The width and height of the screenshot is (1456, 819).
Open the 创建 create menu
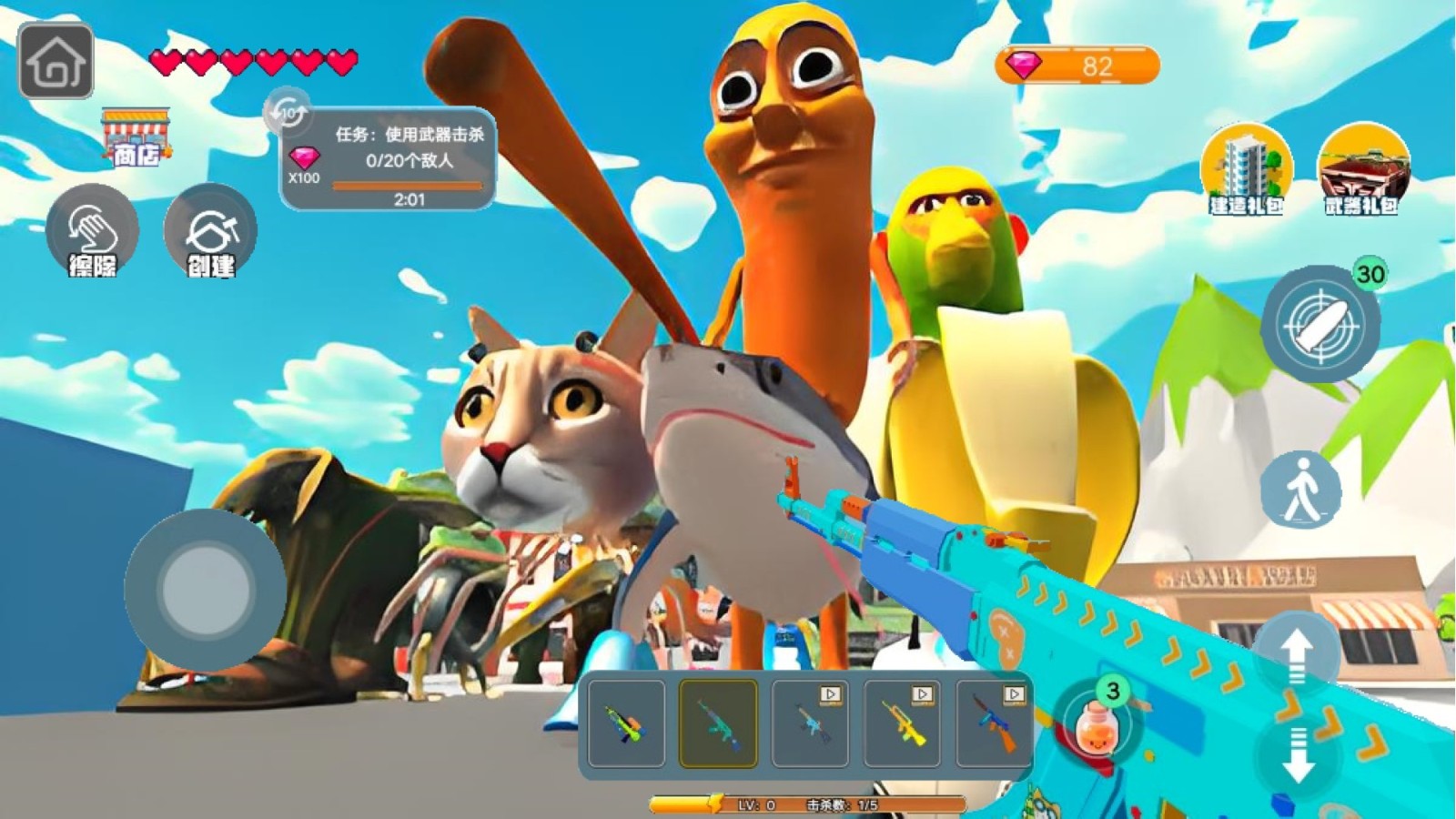[x=210, y=232]
